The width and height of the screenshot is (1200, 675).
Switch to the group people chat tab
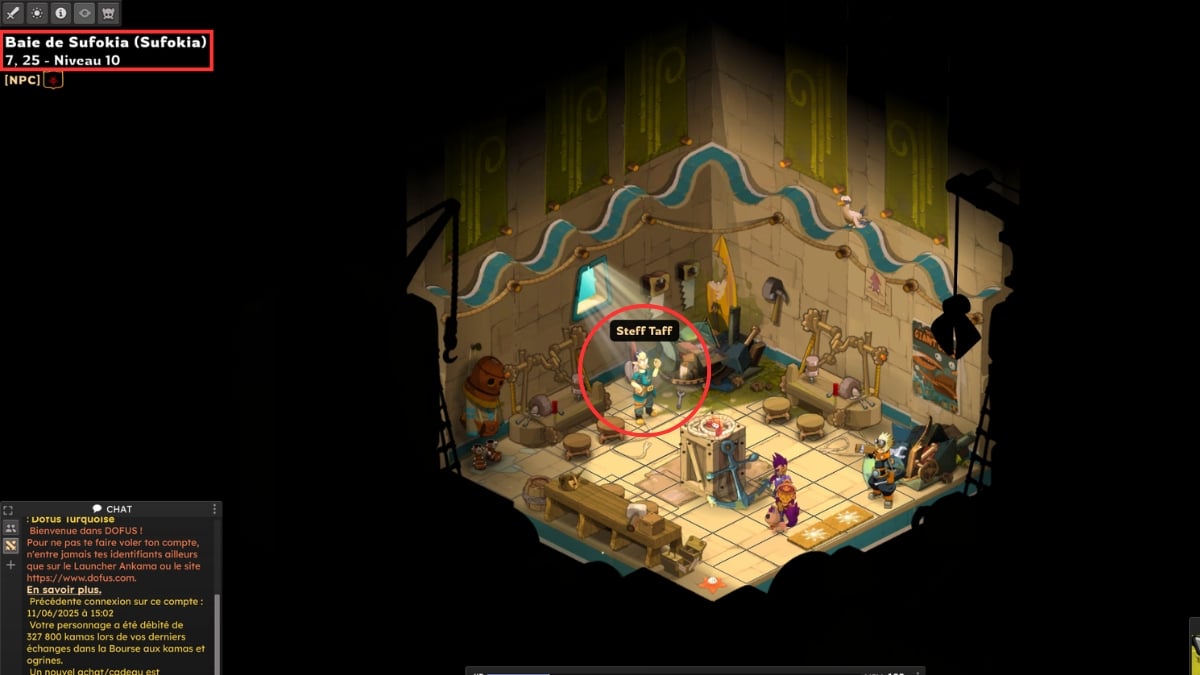coord(10,527)
